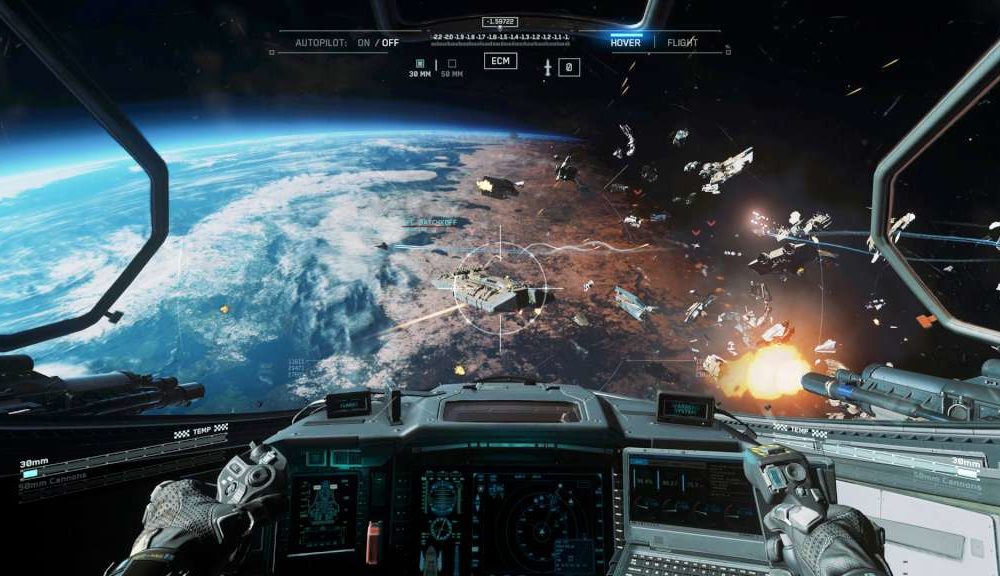Activate the ECM countermeasure
The image size is (1000, 576).
(x=500, y=61)
